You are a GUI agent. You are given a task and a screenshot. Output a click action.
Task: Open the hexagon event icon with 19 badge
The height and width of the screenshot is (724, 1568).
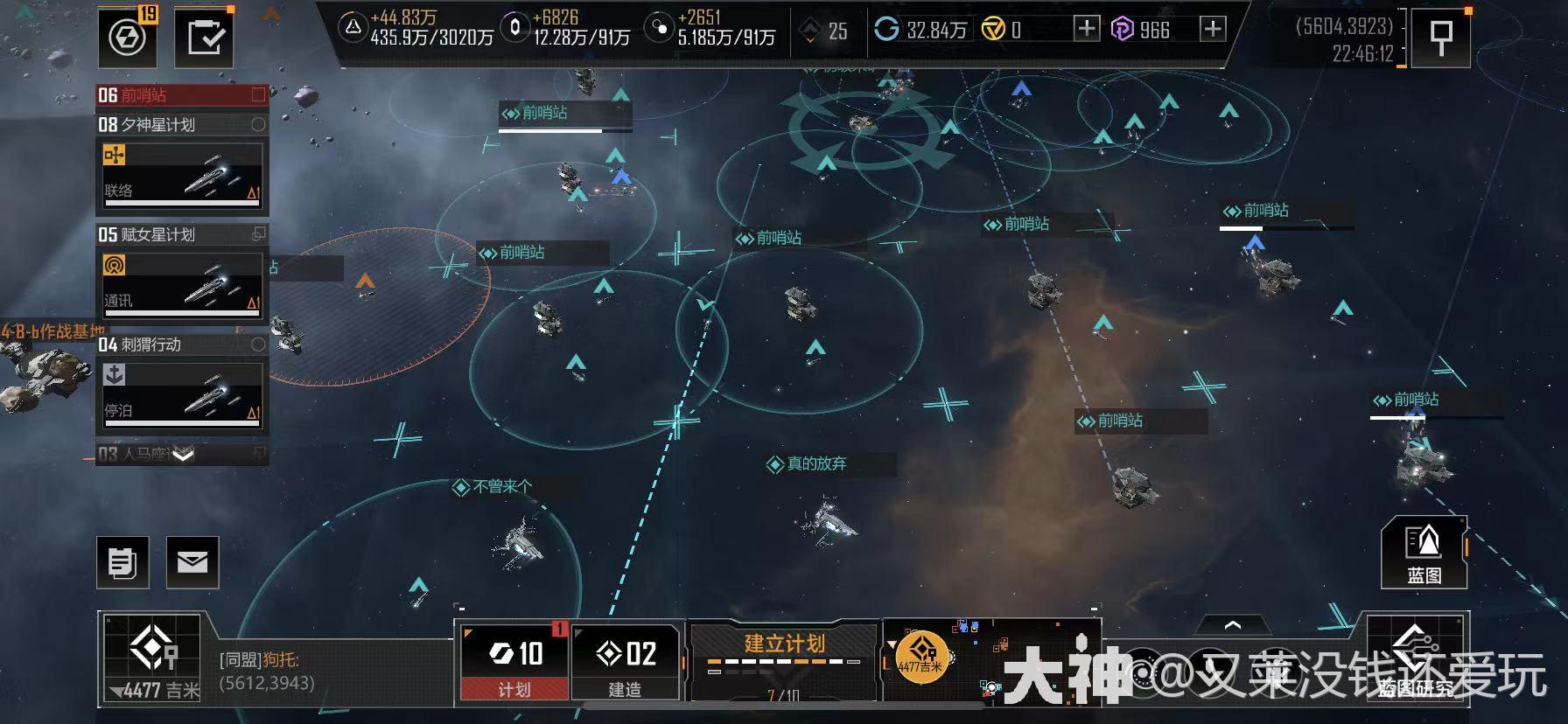(125, 37)
